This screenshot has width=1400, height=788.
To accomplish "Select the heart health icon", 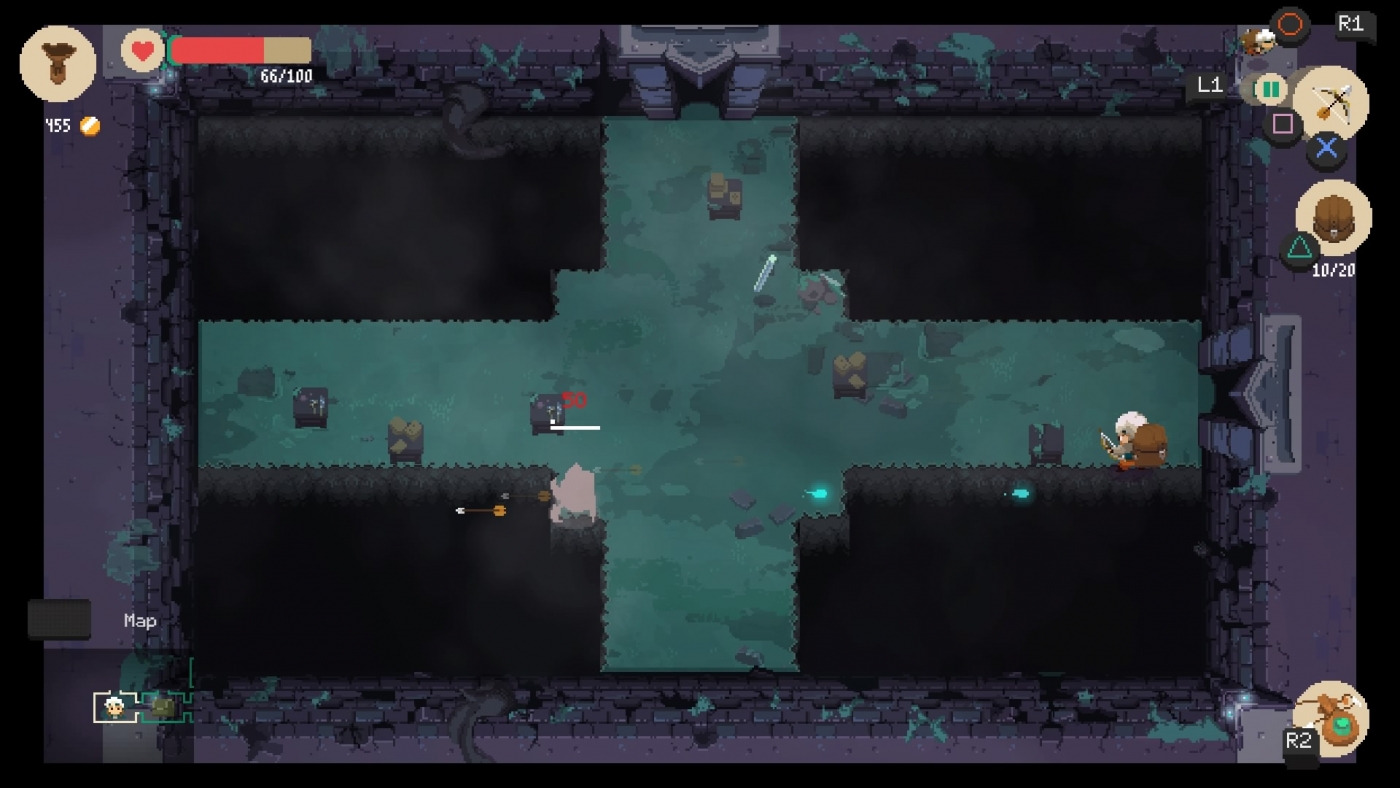I will [140, 48].
